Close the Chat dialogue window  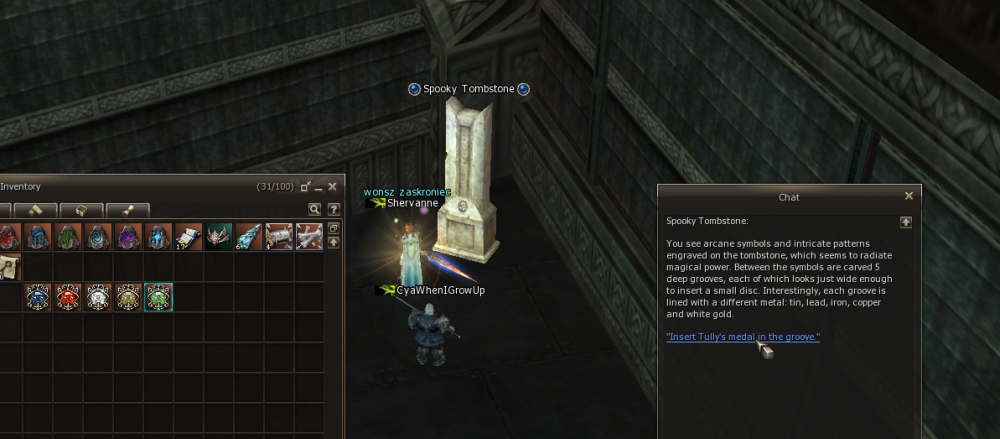click(908, 197)
